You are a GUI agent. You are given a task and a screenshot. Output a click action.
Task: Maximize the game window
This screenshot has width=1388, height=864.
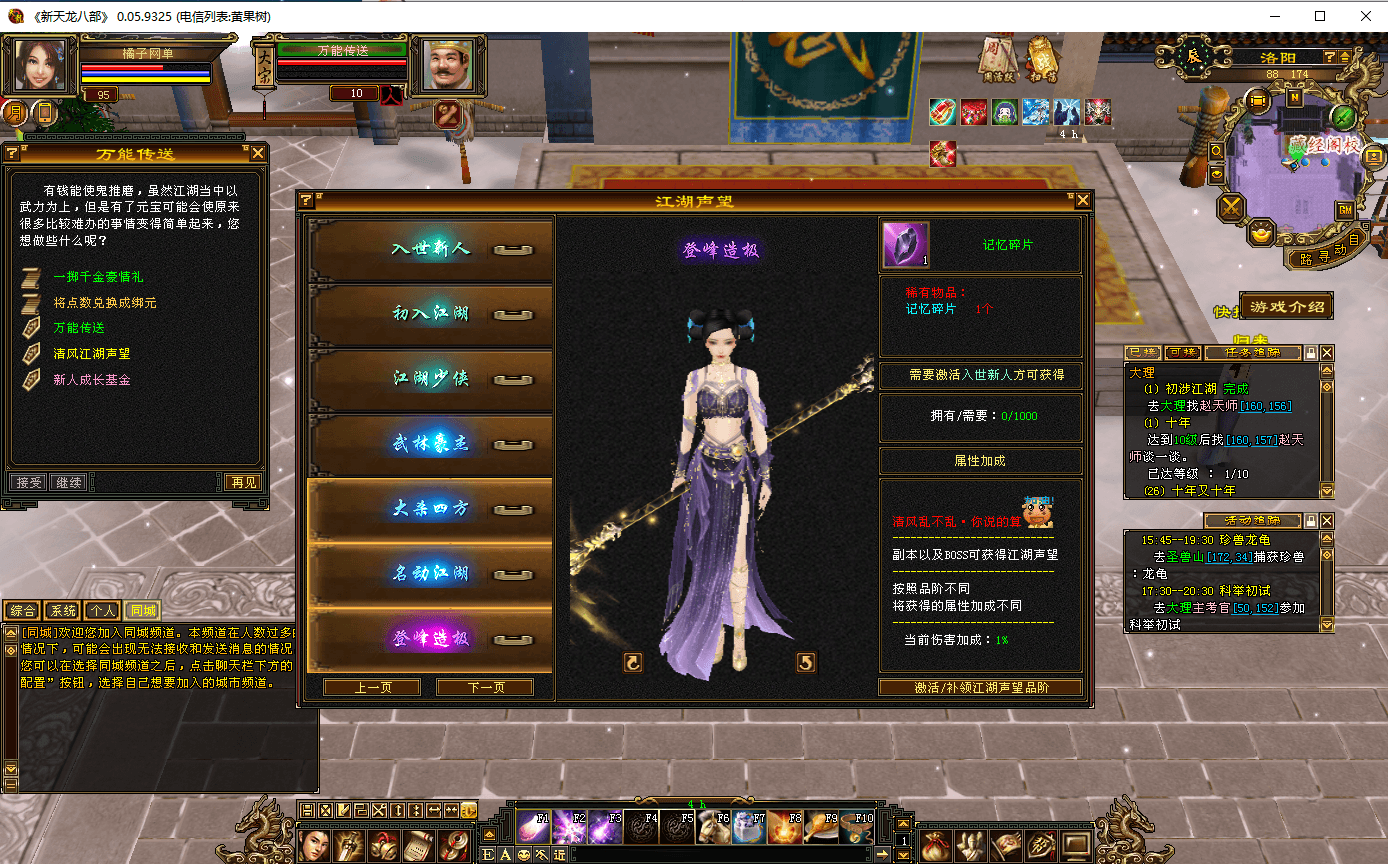pos(1320,16)
